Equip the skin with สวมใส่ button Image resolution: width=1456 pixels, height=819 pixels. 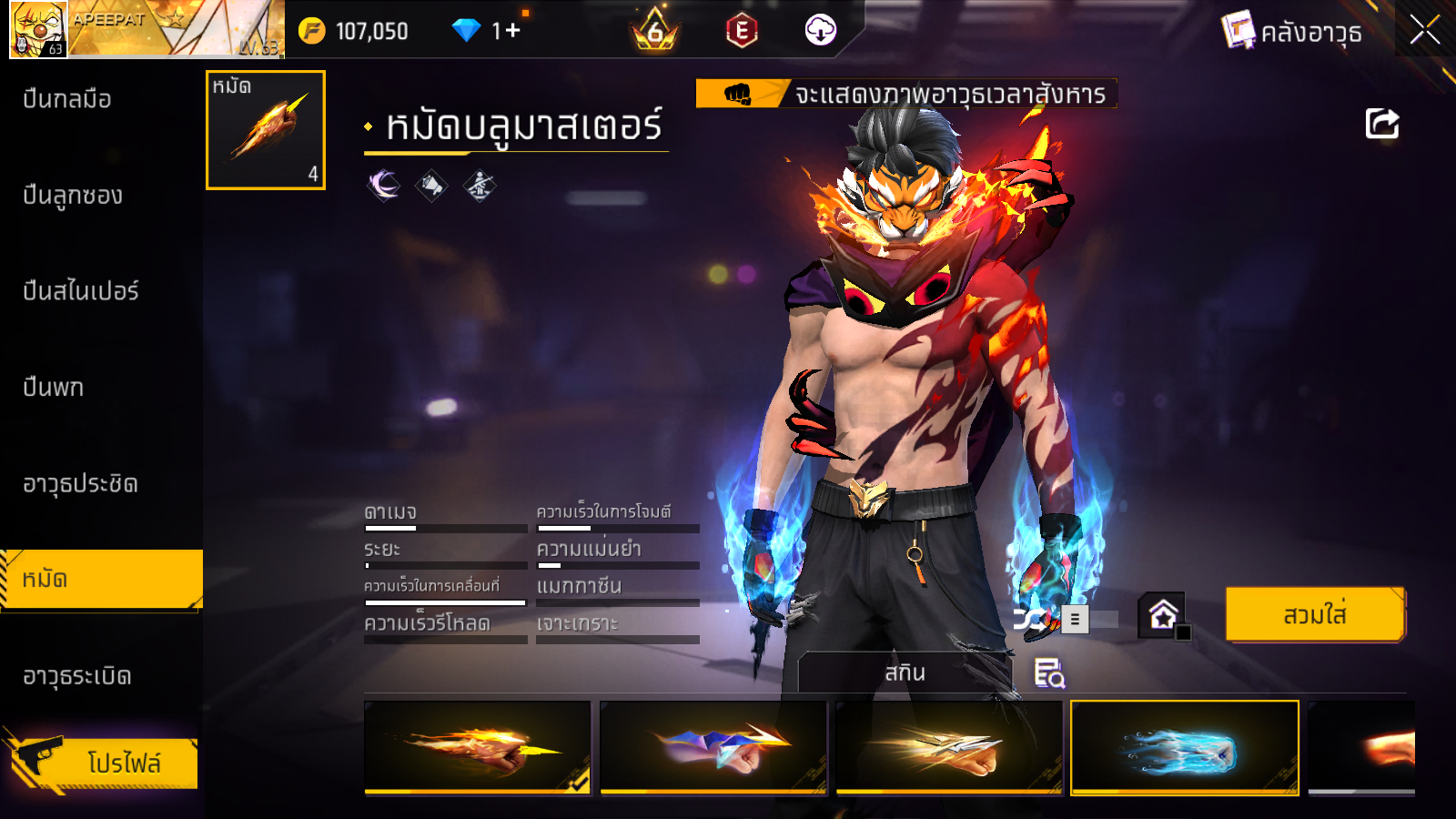(x=1315, y=615)
